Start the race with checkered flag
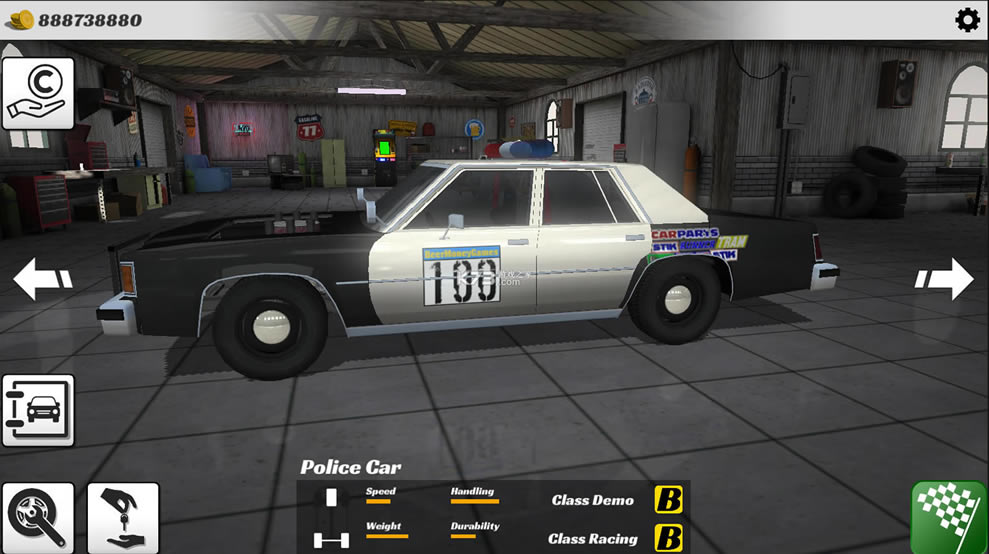Viewport: 989px width, 554px height. [x=949, y=517]
